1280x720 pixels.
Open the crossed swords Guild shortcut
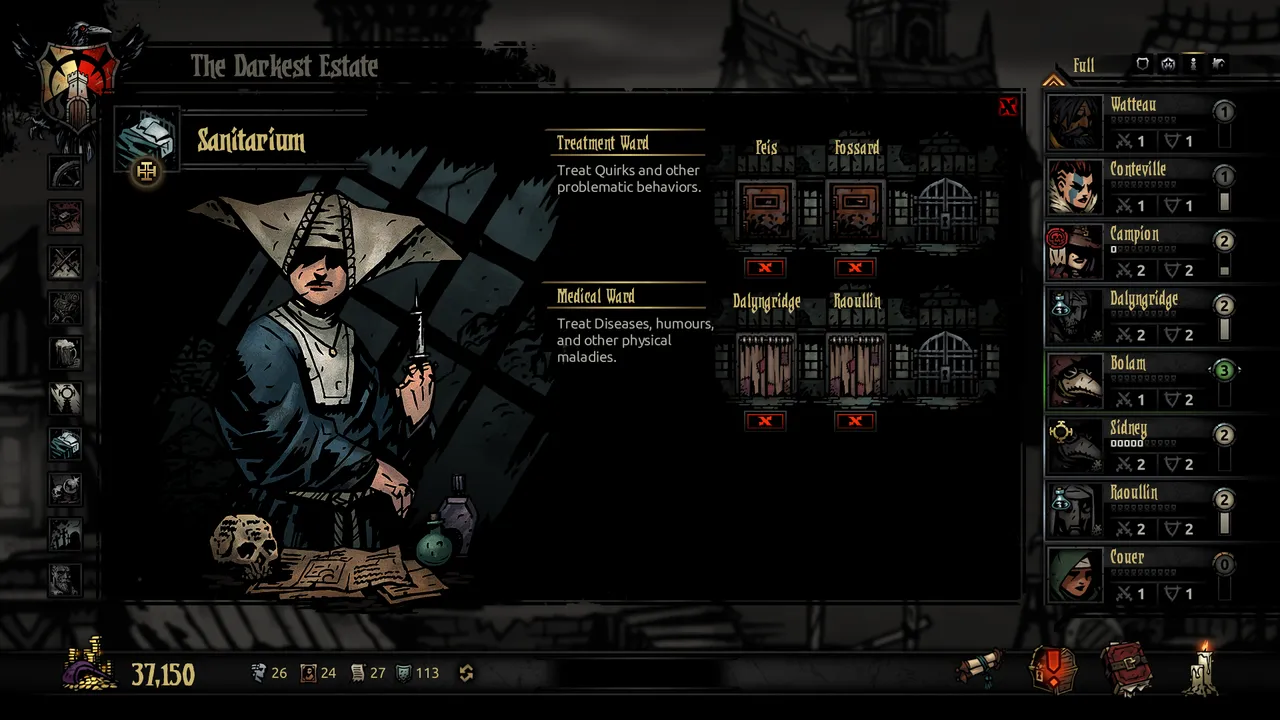pos(66,263)
